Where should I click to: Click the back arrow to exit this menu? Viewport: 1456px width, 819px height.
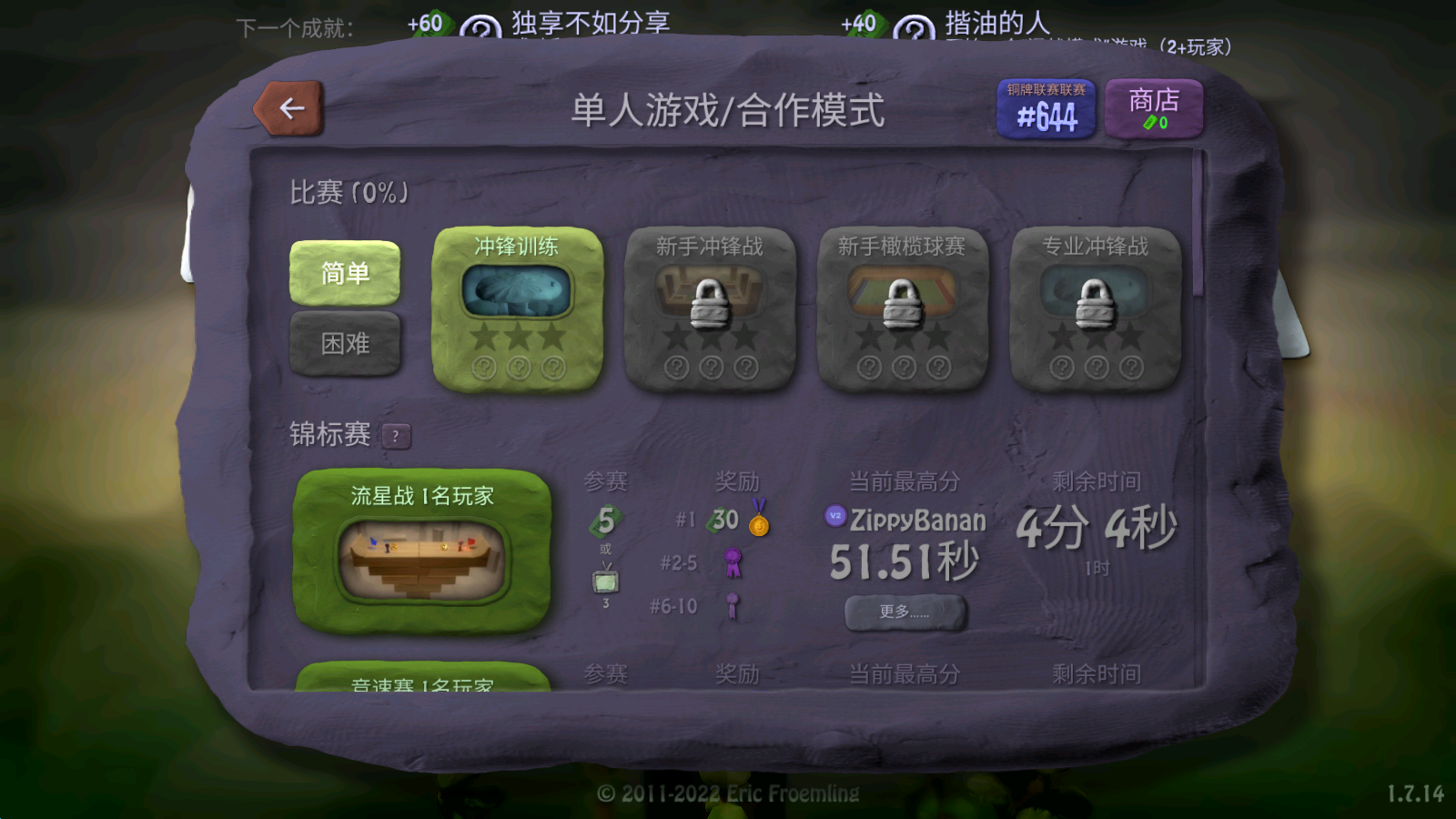pyautogui.click(x=289, y=106)
